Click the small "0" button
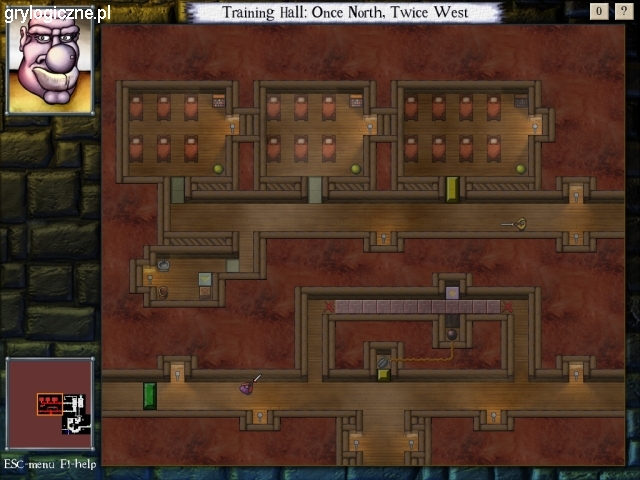640x480 pixels. point(599,12)
